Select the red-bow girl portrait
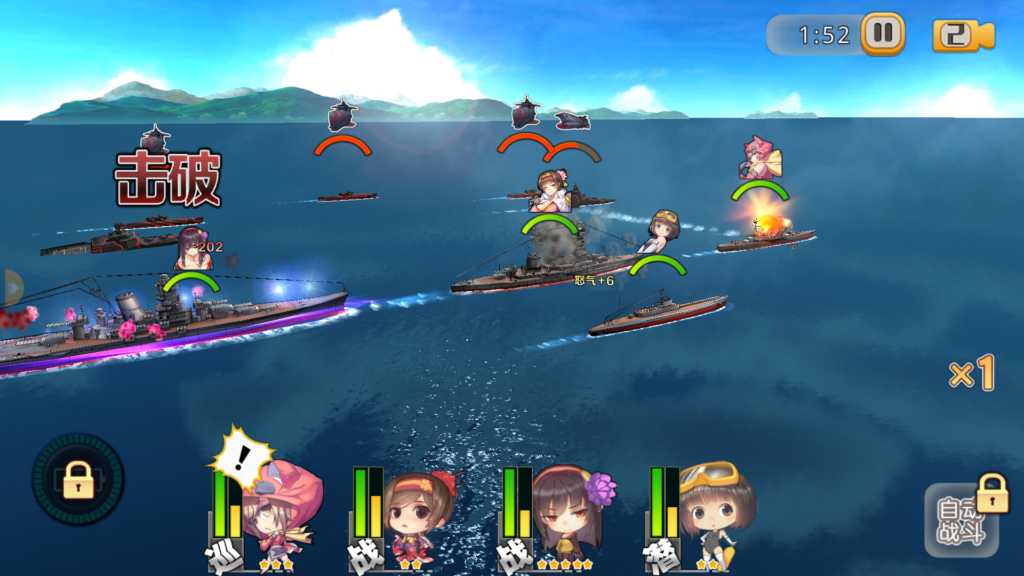Screen dimensions: 1024x576 coord(416,517)
